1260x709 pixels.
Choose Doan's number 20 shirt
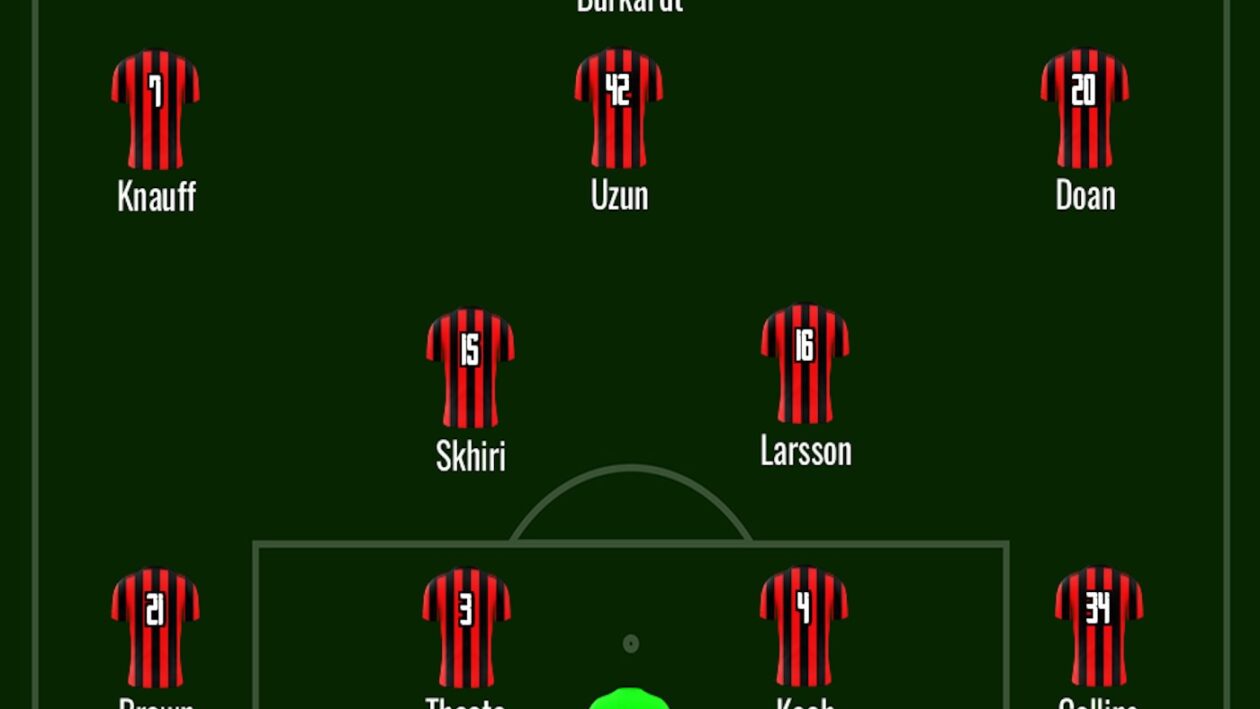pos(1085,108)
